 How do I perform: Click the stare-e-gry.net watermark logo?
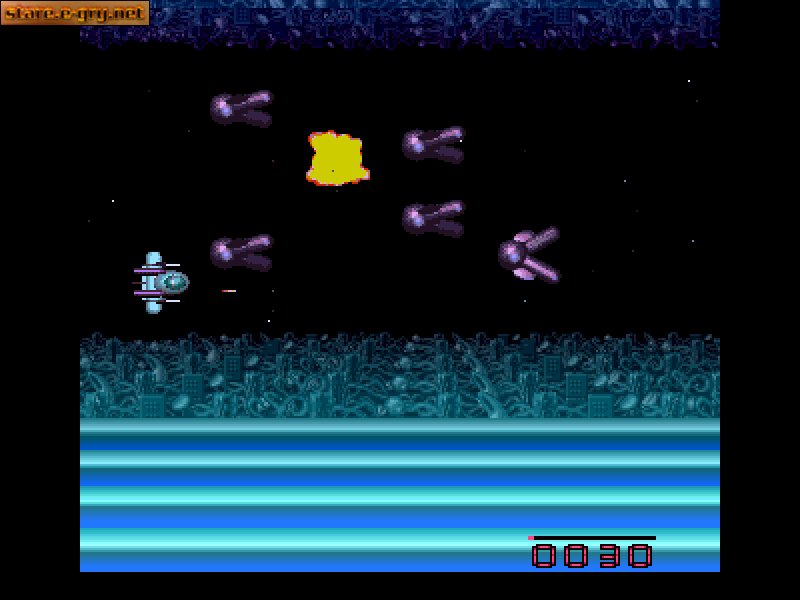[75, 13]
